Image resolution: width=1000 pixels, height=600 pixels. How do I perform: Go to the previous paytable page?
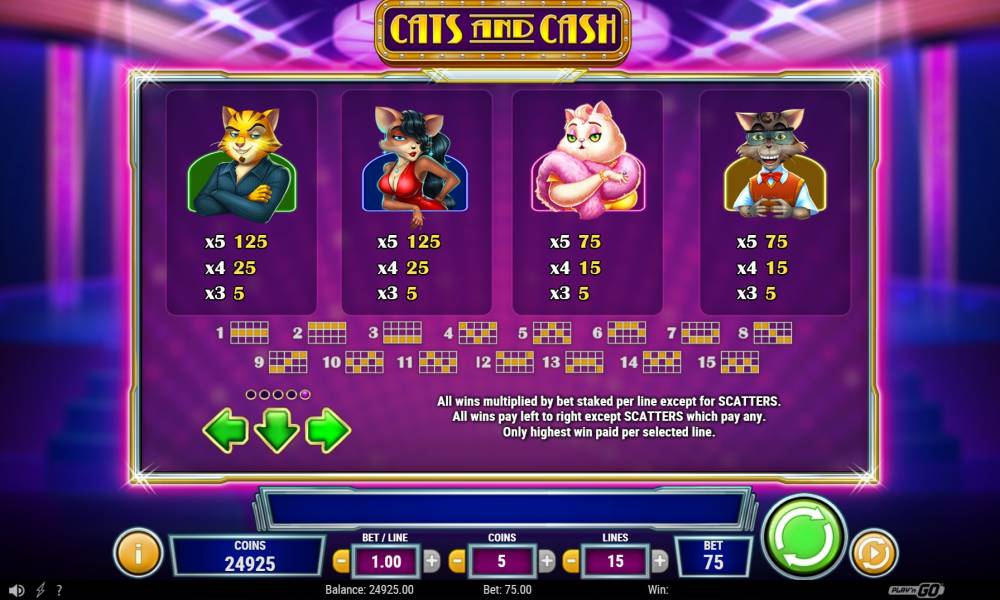(x=226, y=431)
